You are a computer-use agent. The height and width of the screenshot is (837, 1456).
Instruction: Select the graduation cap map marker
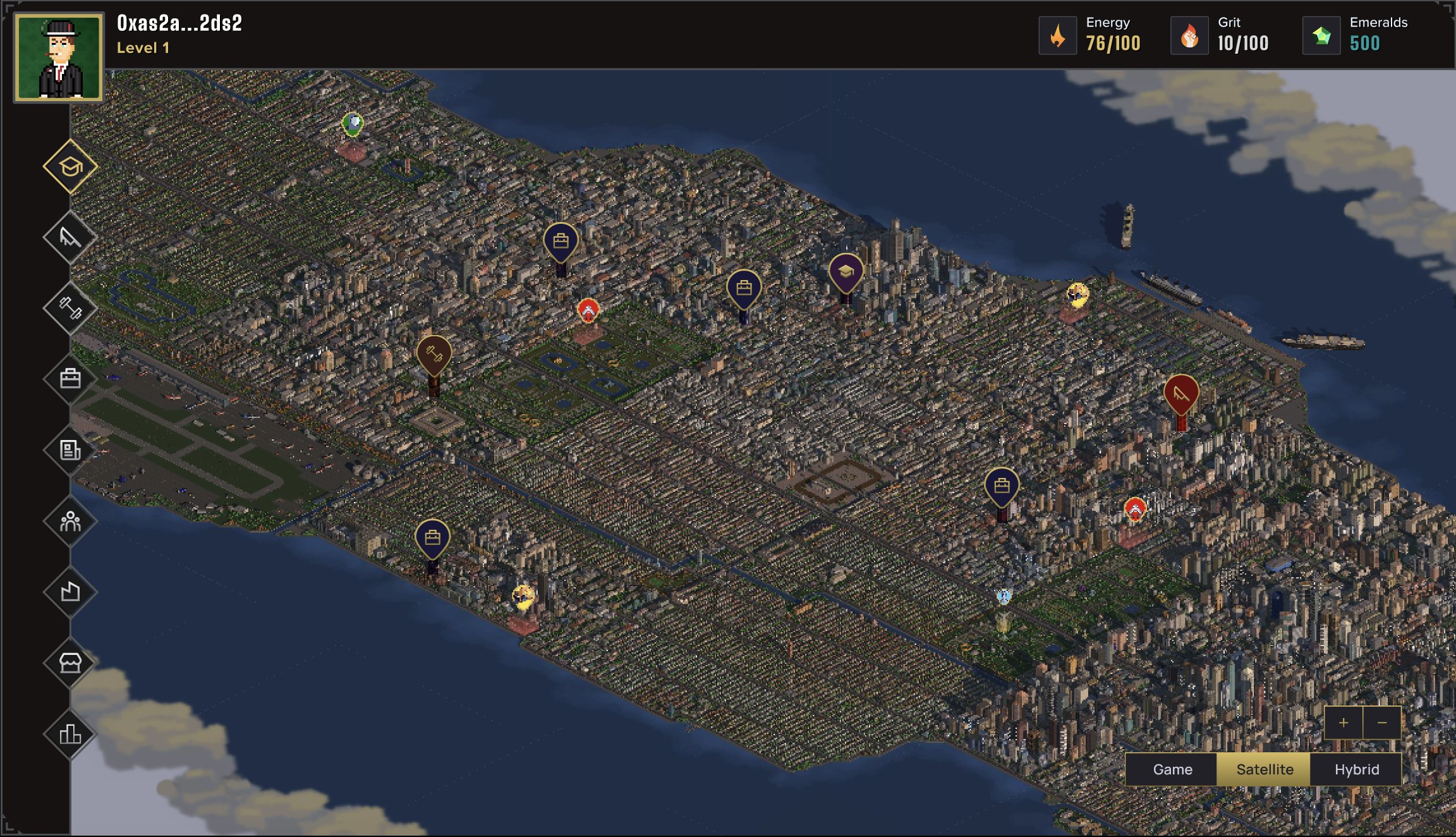click(x=846, y=272)
